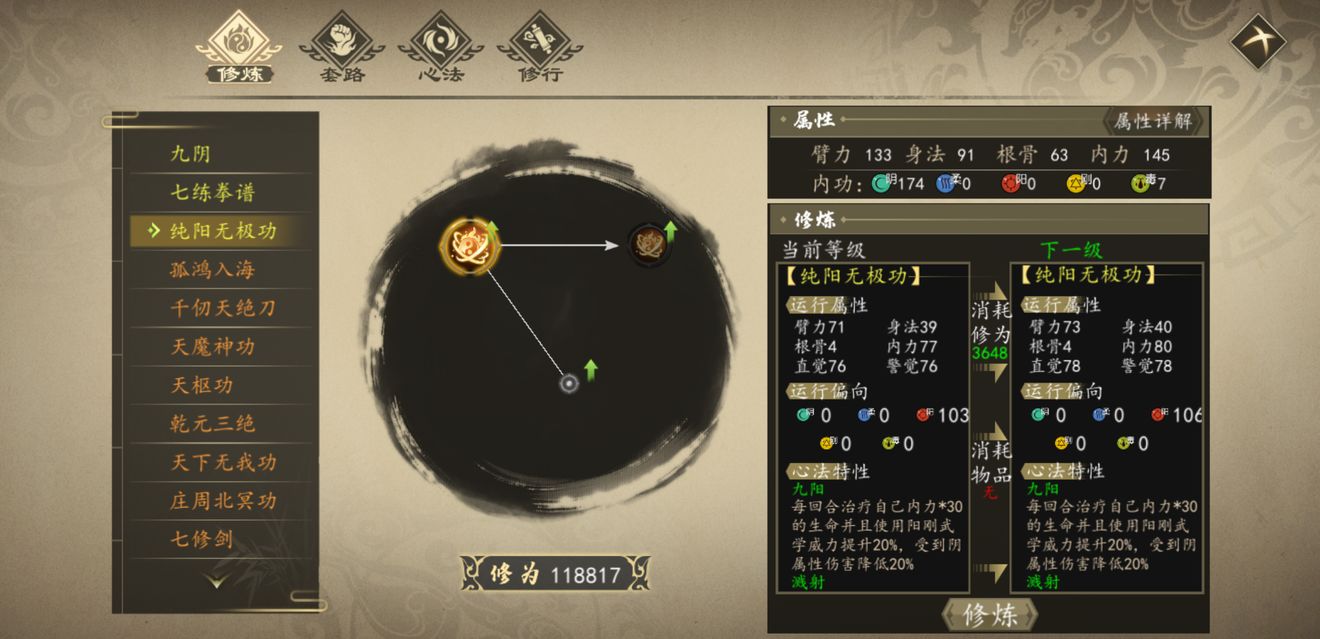Open the 套路 tab
The image size is (1320, 639).
click(342, 47)
